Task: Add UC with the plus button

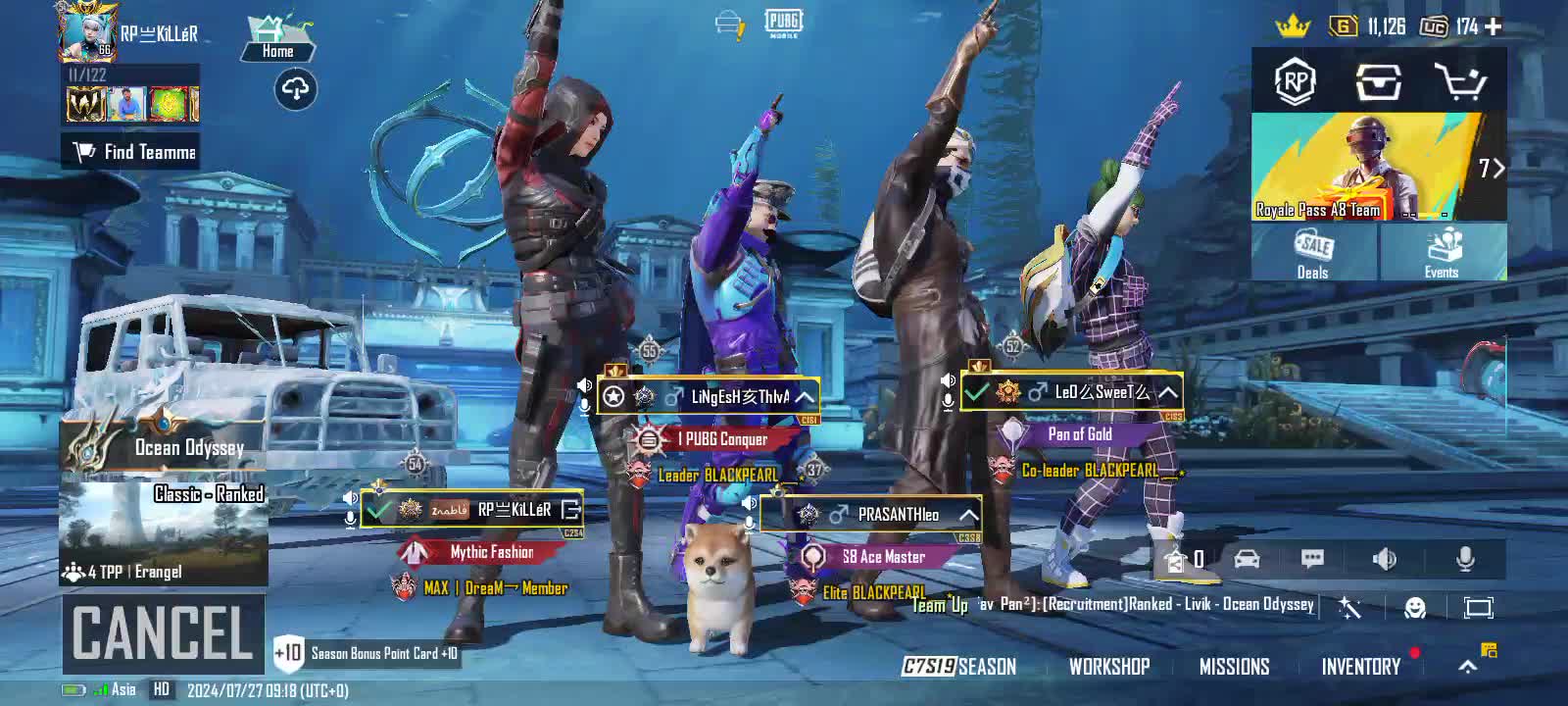Action: (x=1494, y=26)
